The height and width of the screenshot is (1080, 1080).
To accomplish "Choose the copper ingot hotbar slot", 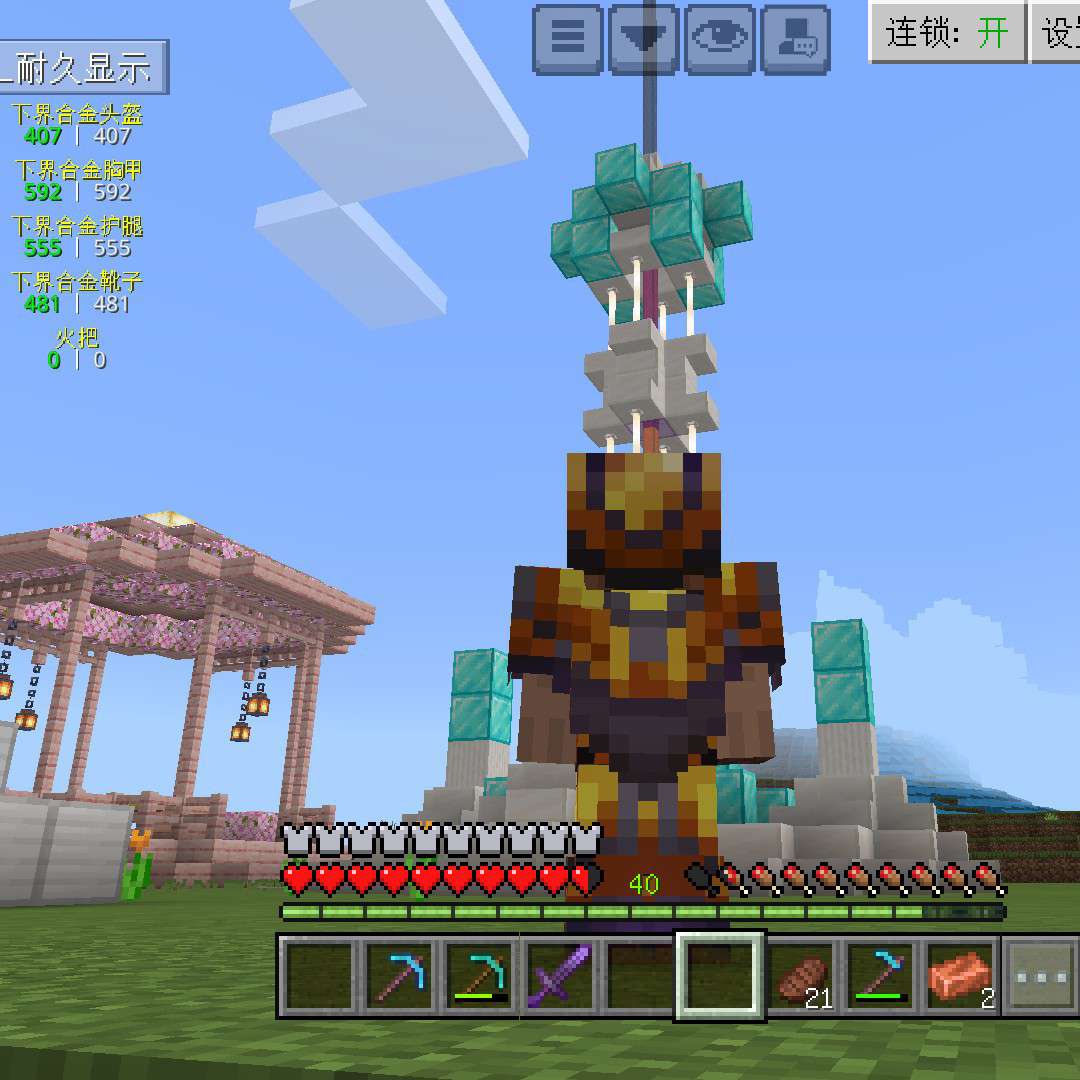I will point(961,975).
